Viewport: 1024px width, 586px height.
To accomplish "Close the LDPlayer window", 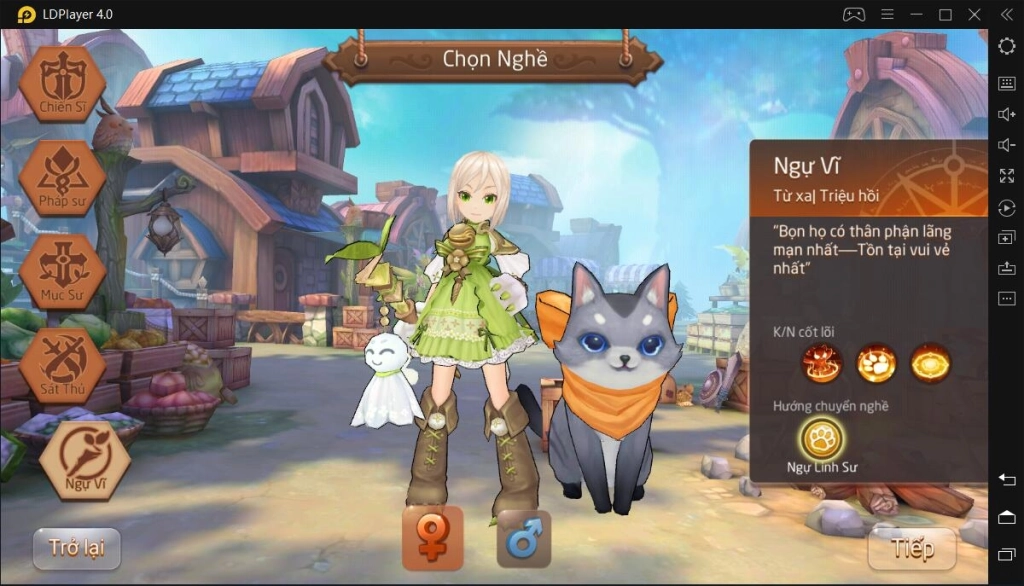I will [x=975, y=15].
